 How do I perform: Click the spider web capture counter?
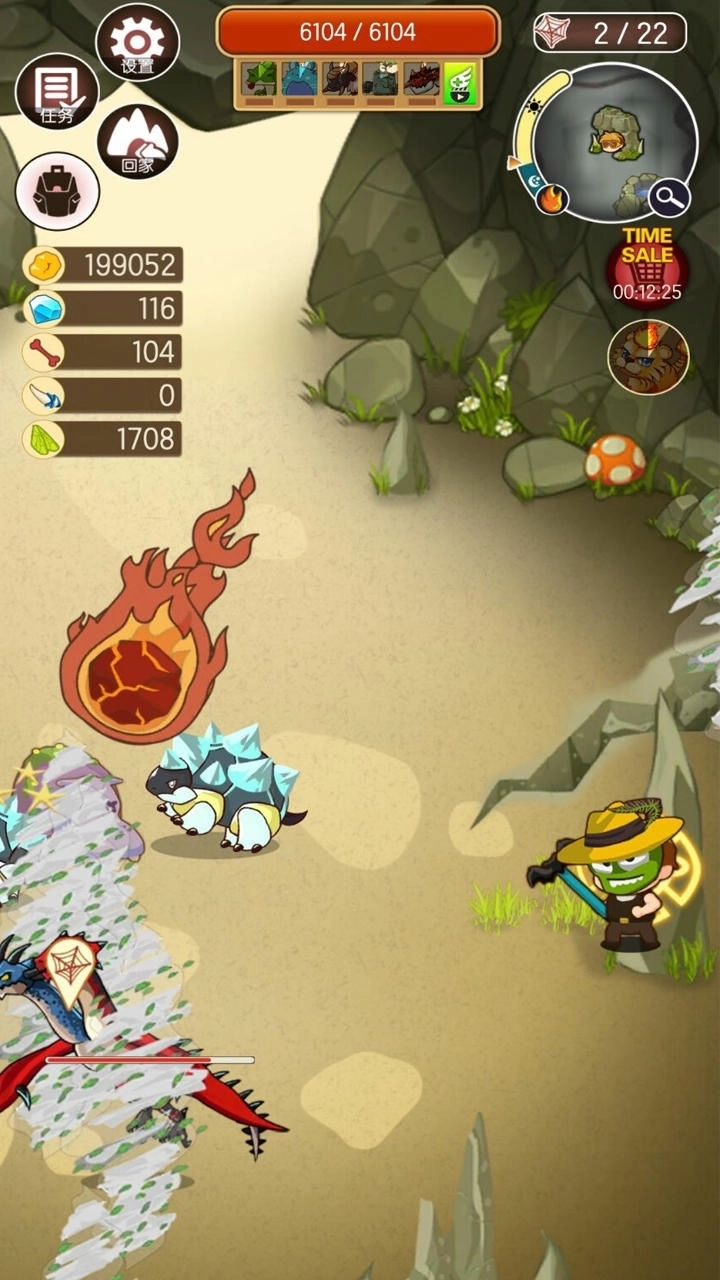[610, 33]
